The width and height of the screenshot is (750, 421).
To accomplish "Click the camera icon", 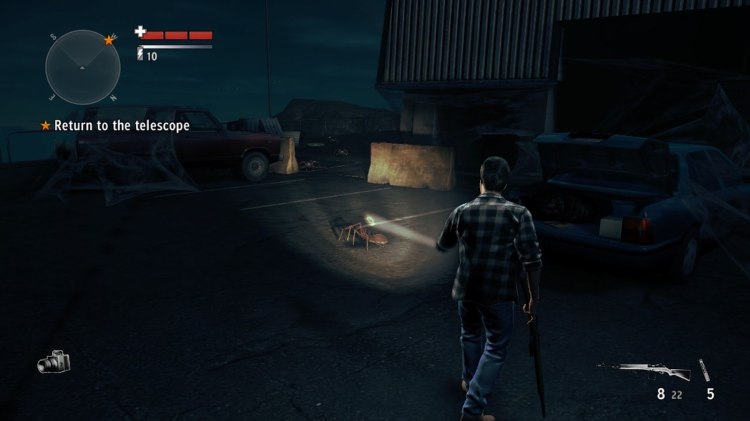I will point(54,362).
